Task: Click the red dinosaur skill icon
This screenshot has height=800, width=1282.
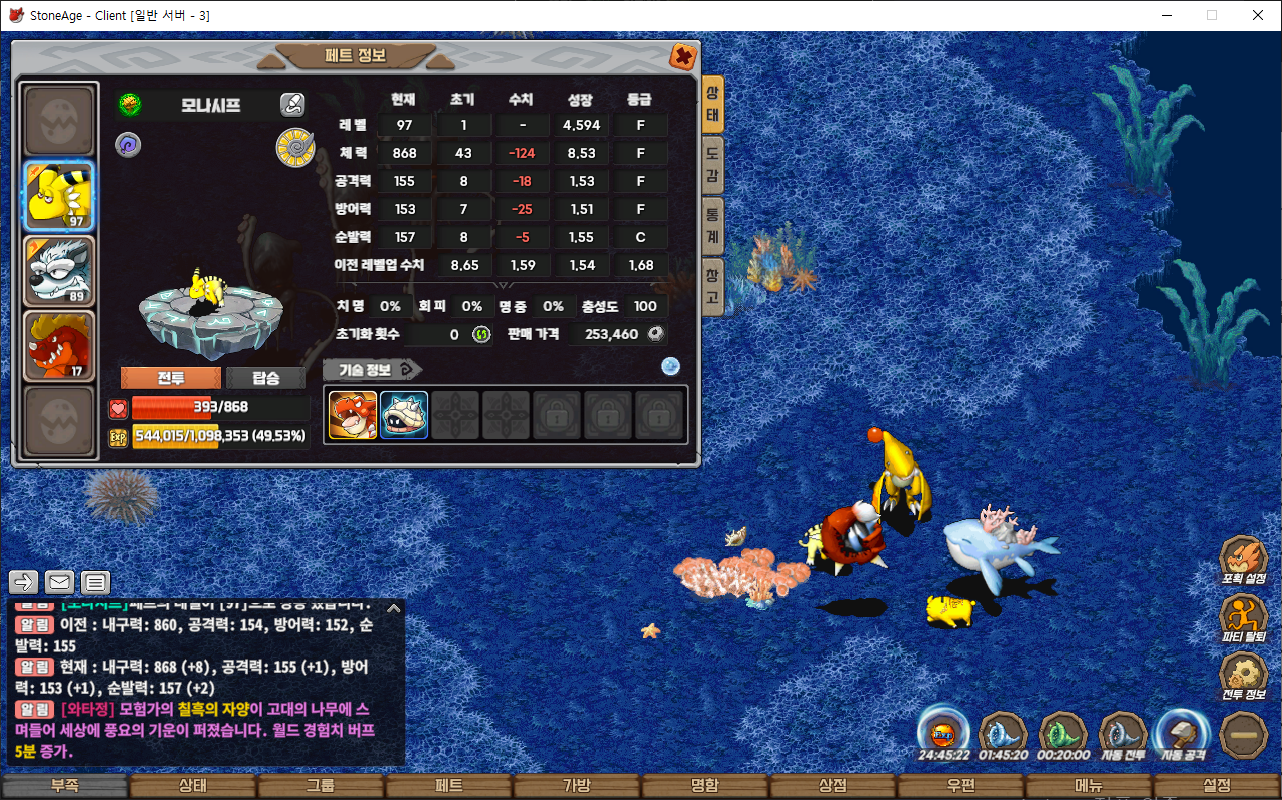Action: pos(353,415)
